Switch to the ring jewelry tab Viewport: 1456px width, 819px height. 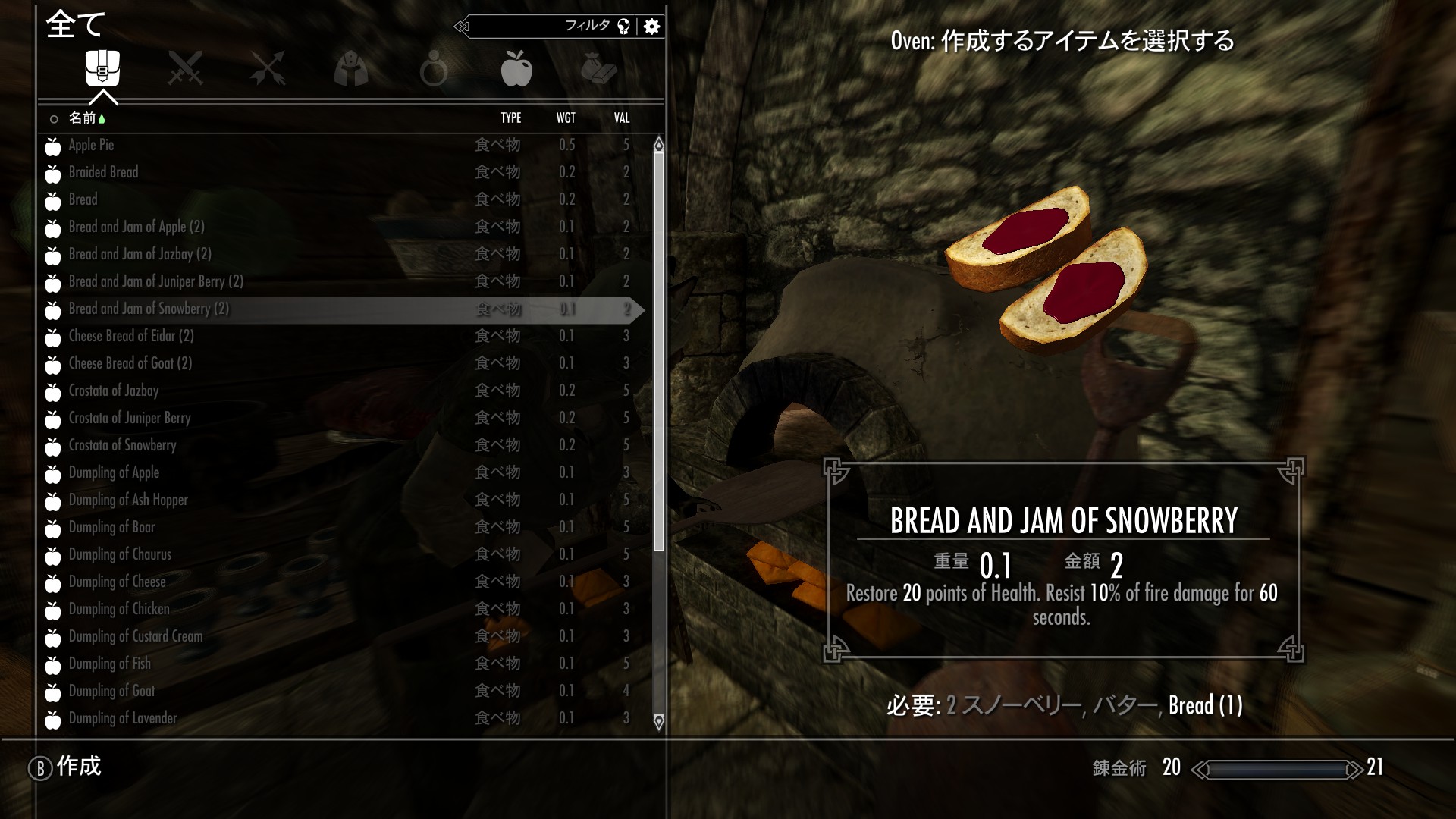(x=433, y=68)
